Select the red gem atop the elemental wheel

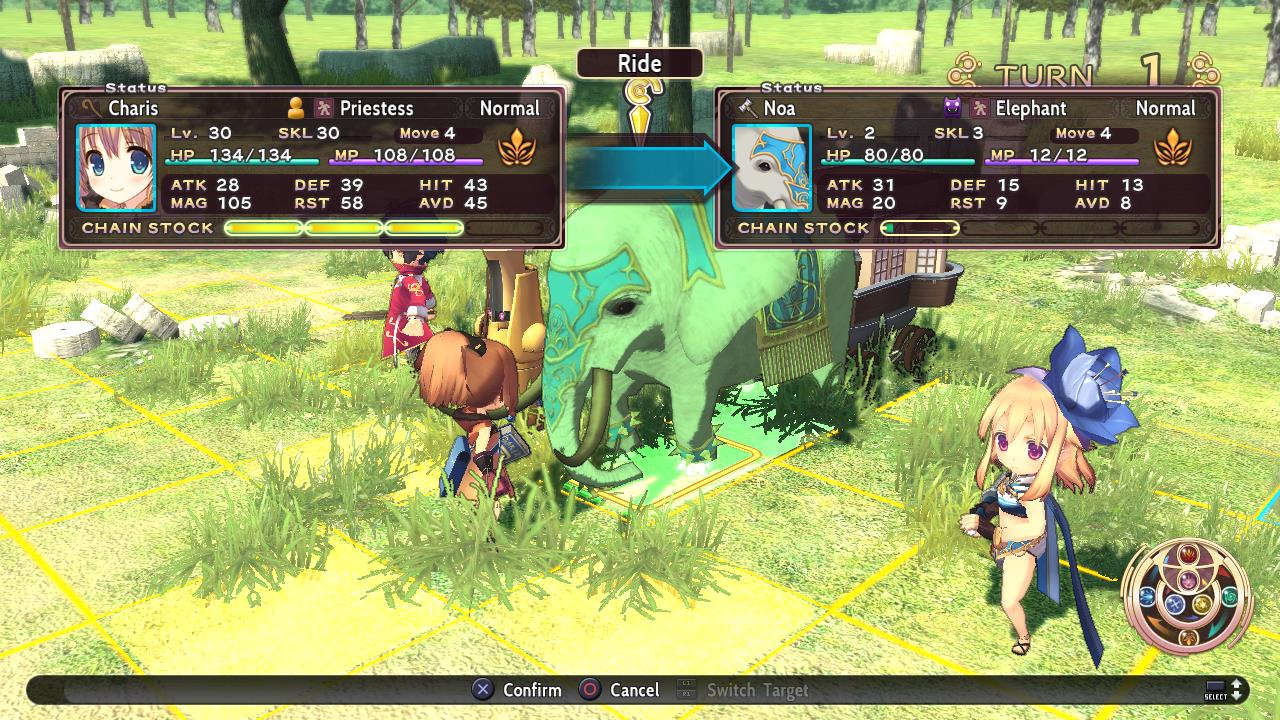(x=1189, y=553)
